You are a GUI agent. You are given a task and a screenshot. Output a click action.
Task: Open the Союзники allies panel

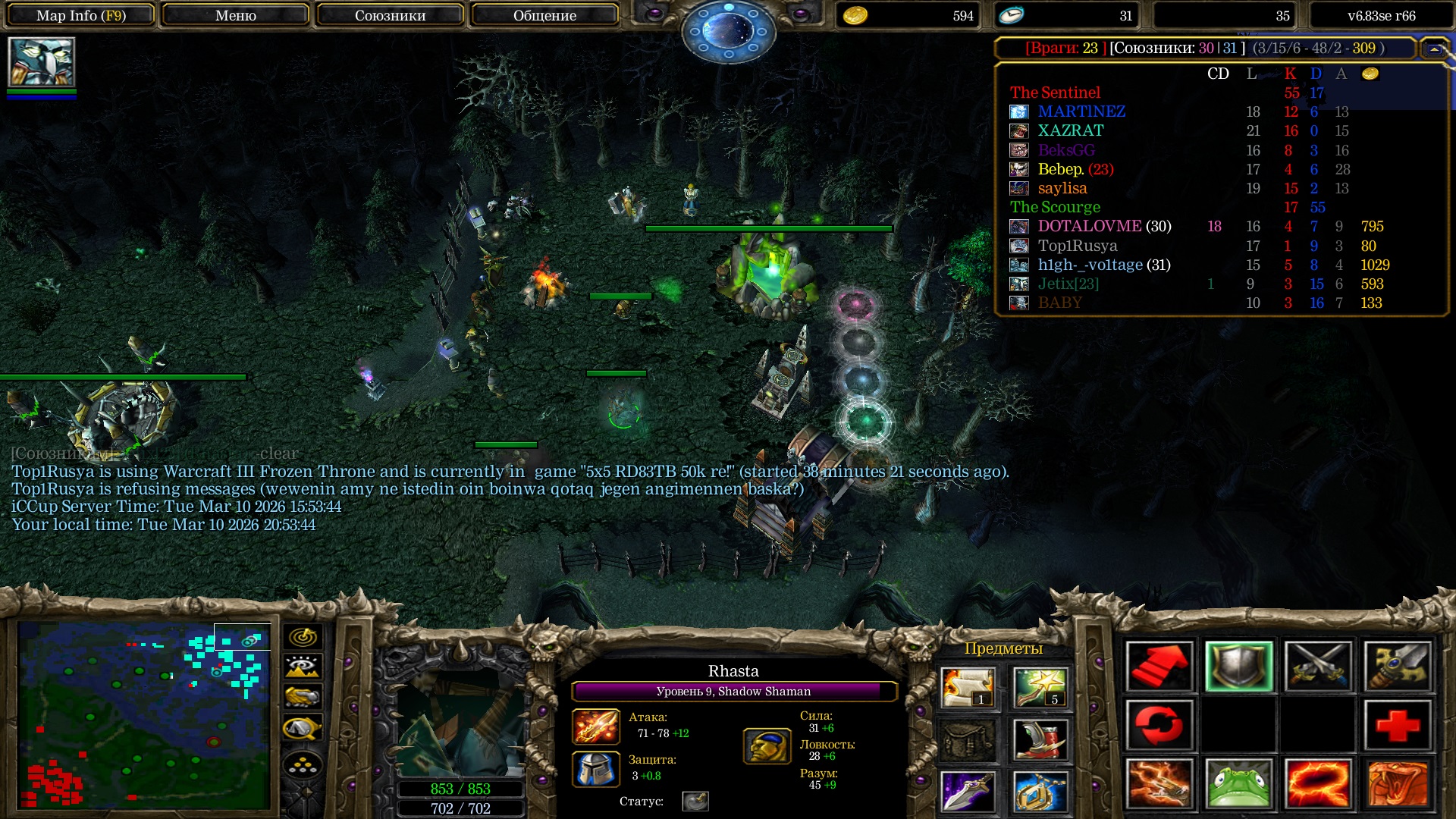pyautogui.click(x=390, y=15)
